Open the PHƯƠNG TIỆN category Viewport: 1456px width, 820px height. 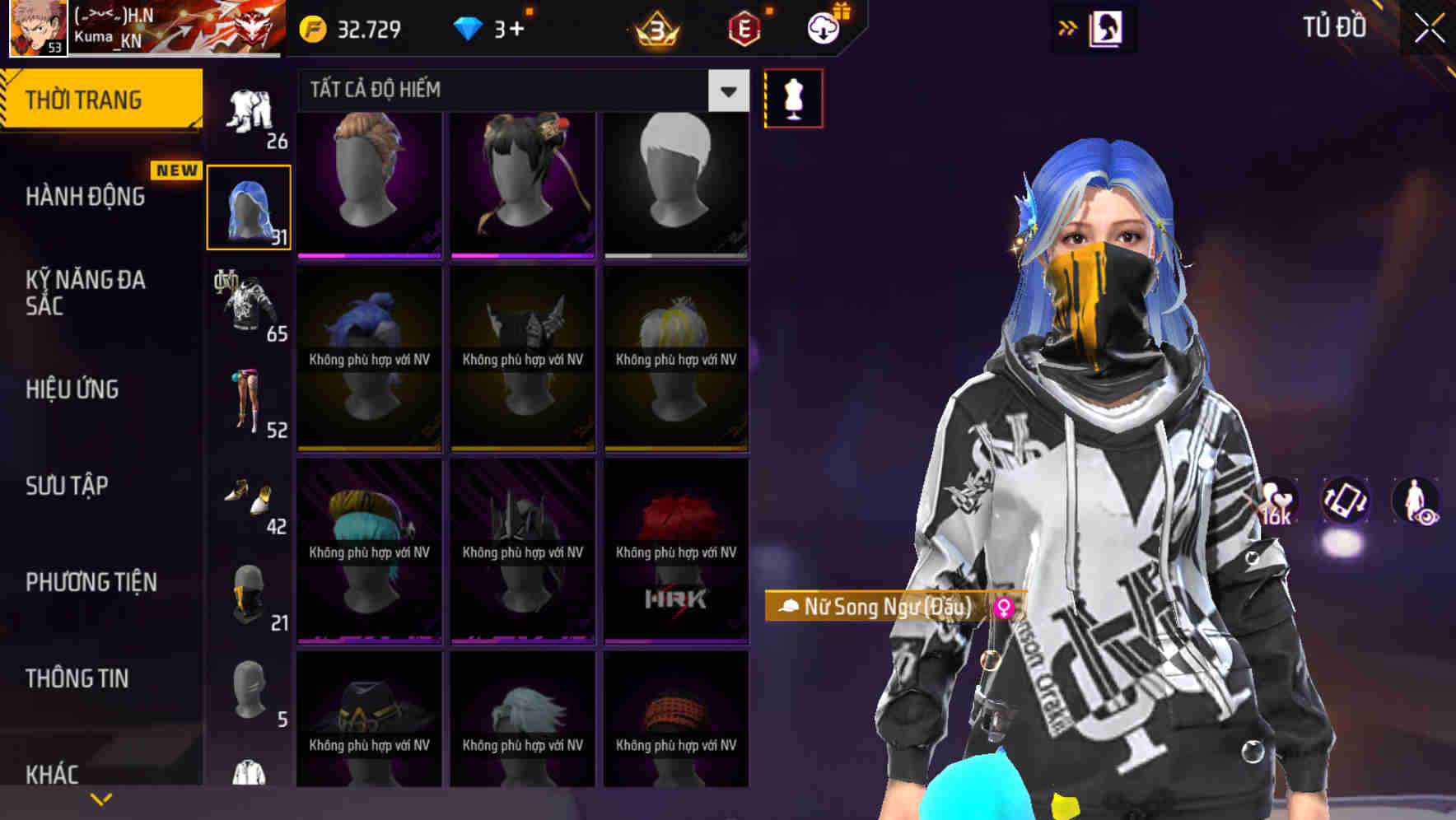pos(91,582)
